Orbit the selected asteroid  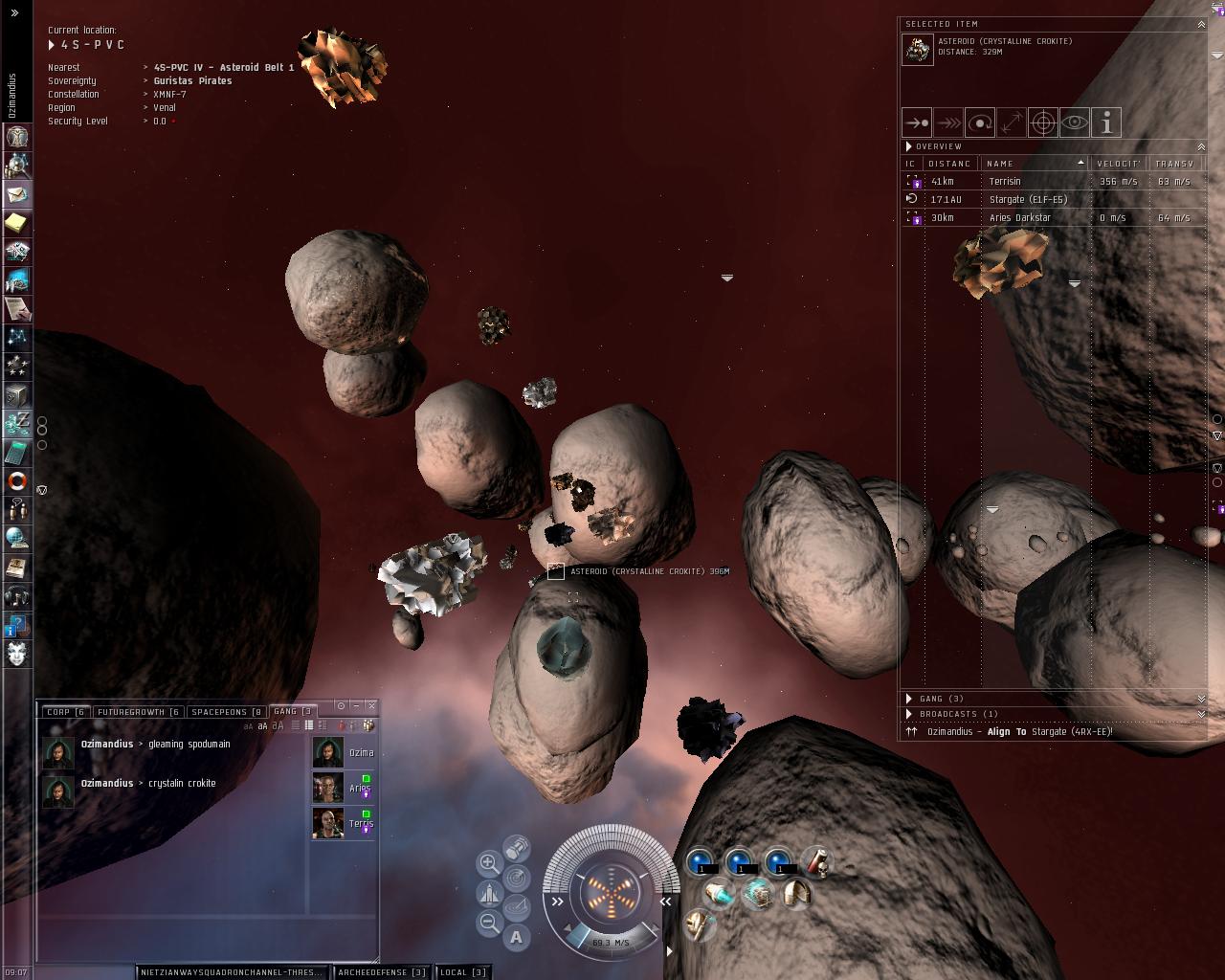coord(980,122)
